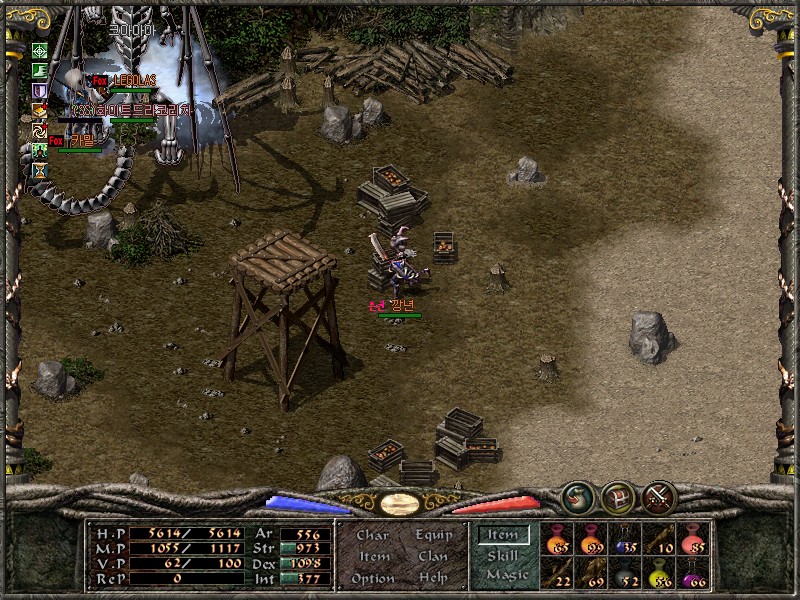Select the highlighted Item tab above Skill
Viewport: 800px width, 600px height.
[x=503, y=536]
